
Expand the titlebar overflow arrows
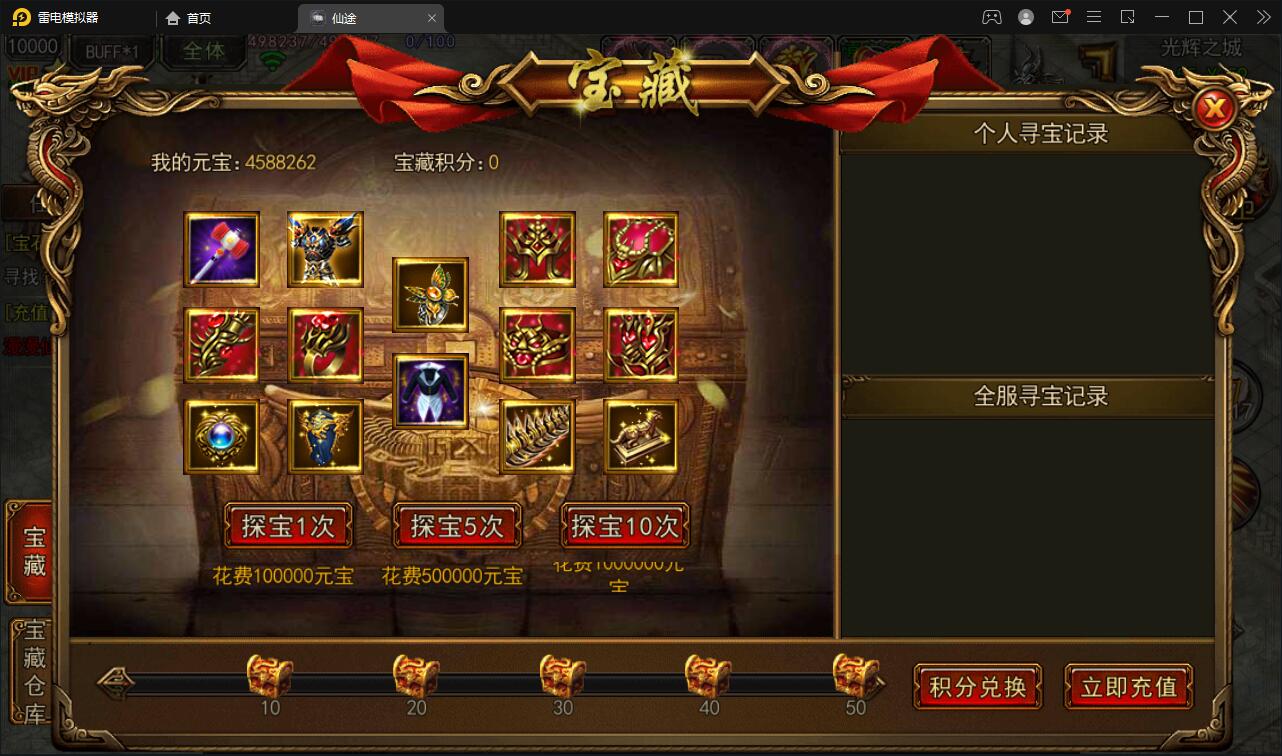[x=1262, y=17]
